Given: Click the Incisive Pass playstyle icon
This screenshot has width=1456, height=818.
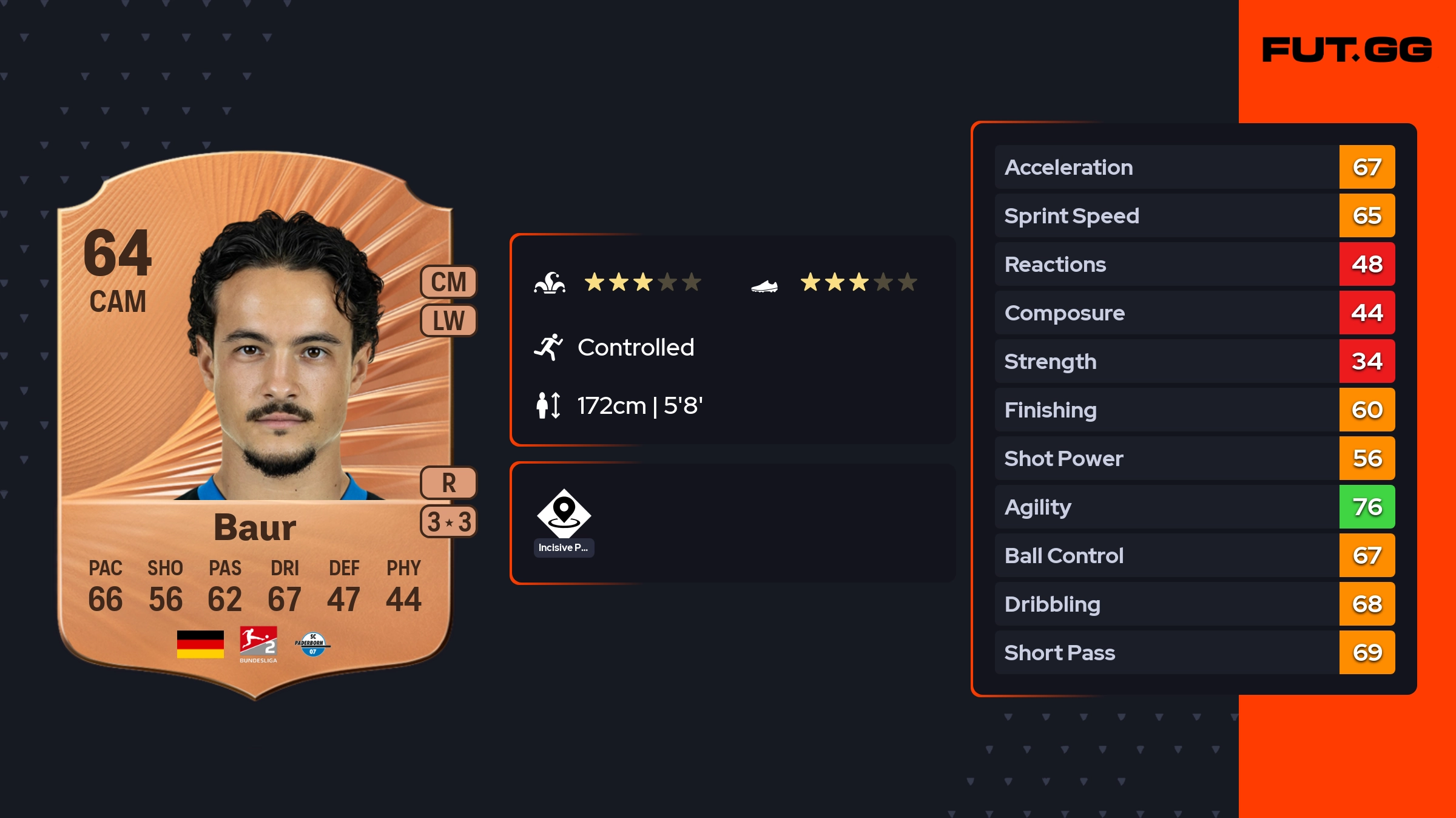Looking at the screenshot, I should point(564,515).
